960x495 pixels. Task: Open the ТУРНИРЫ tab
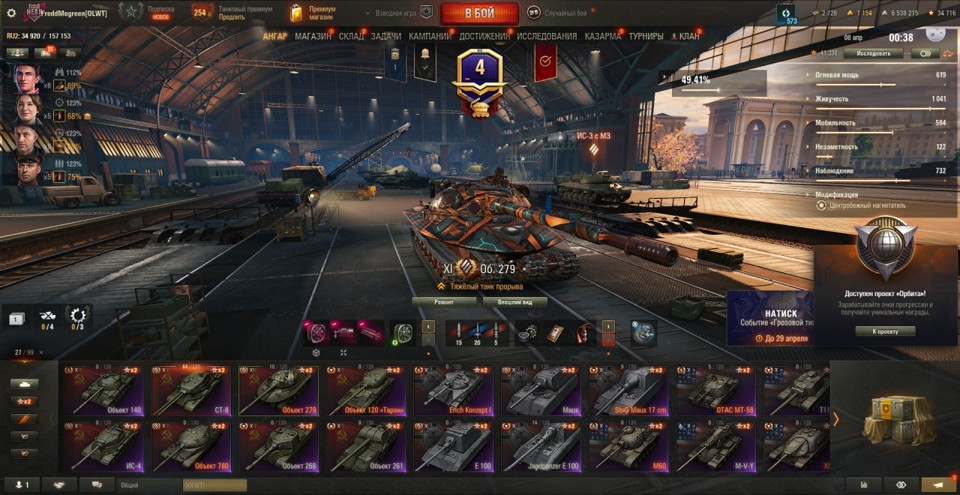646,36
